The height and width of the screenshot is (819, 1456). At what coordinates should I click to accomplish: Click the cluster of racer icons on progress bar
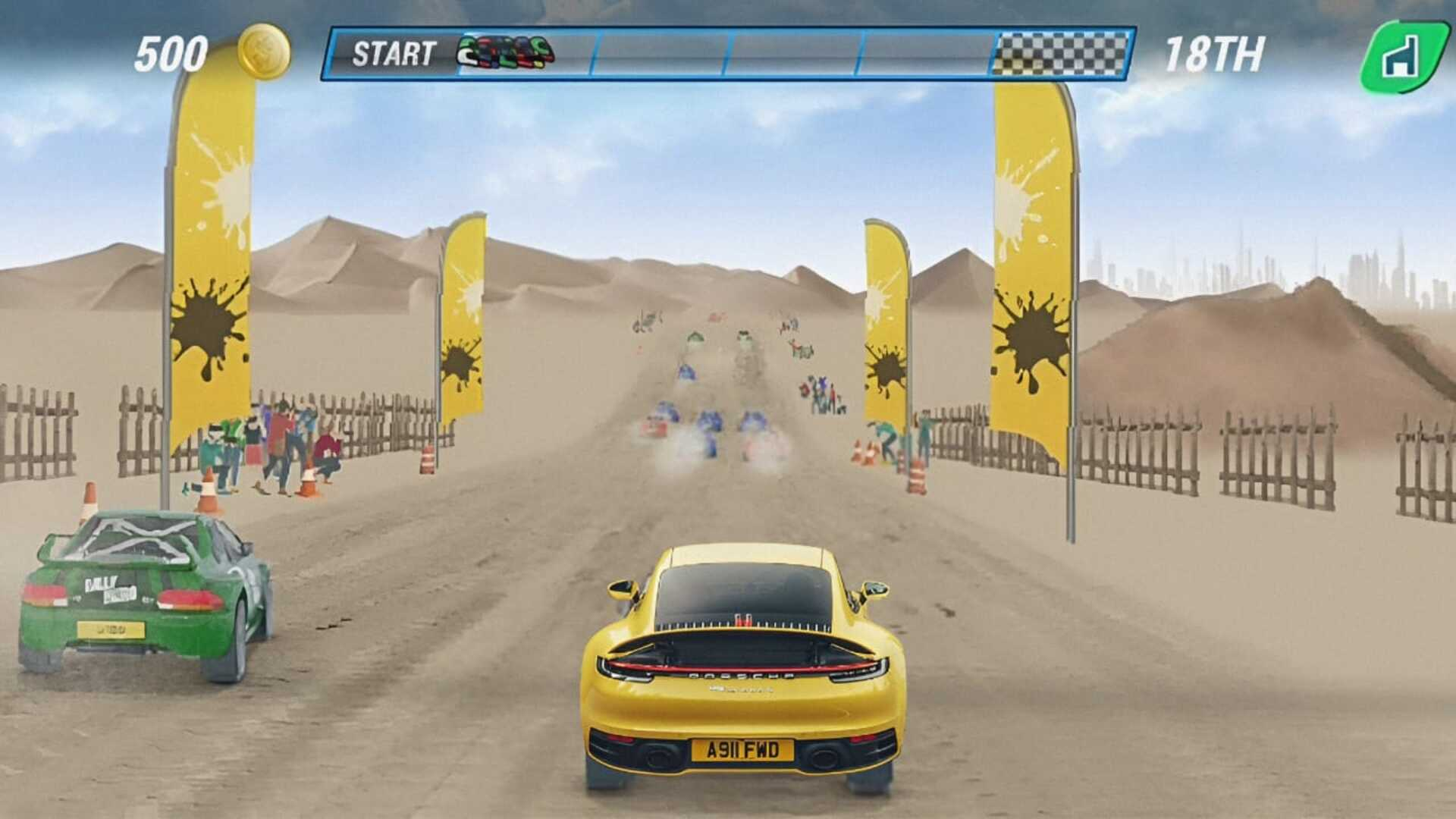coord(504,53)
